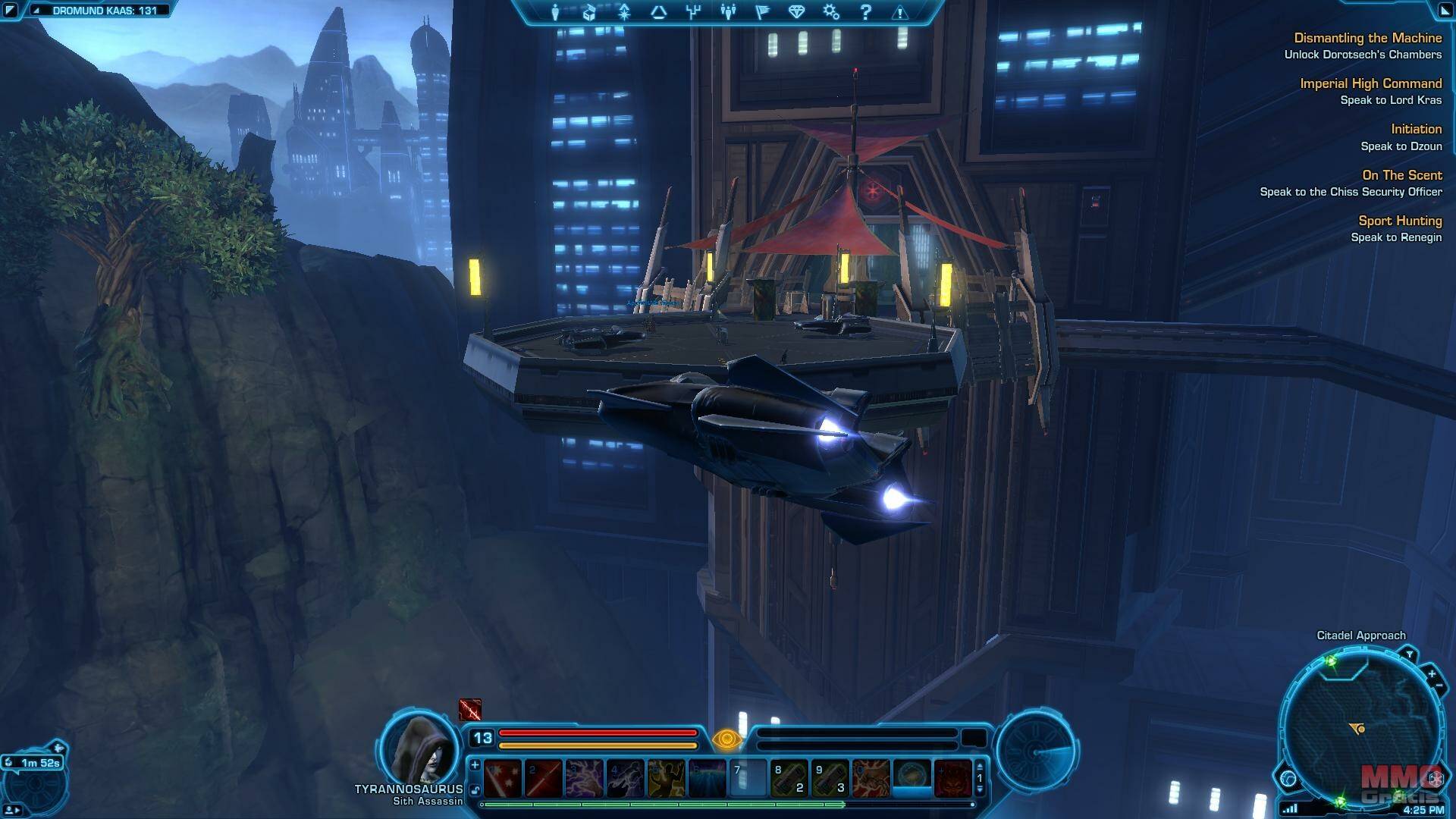This screenshot has height=819, width=1456.
Task: Click the diamond Cartel Market icon
Action: 795,12
